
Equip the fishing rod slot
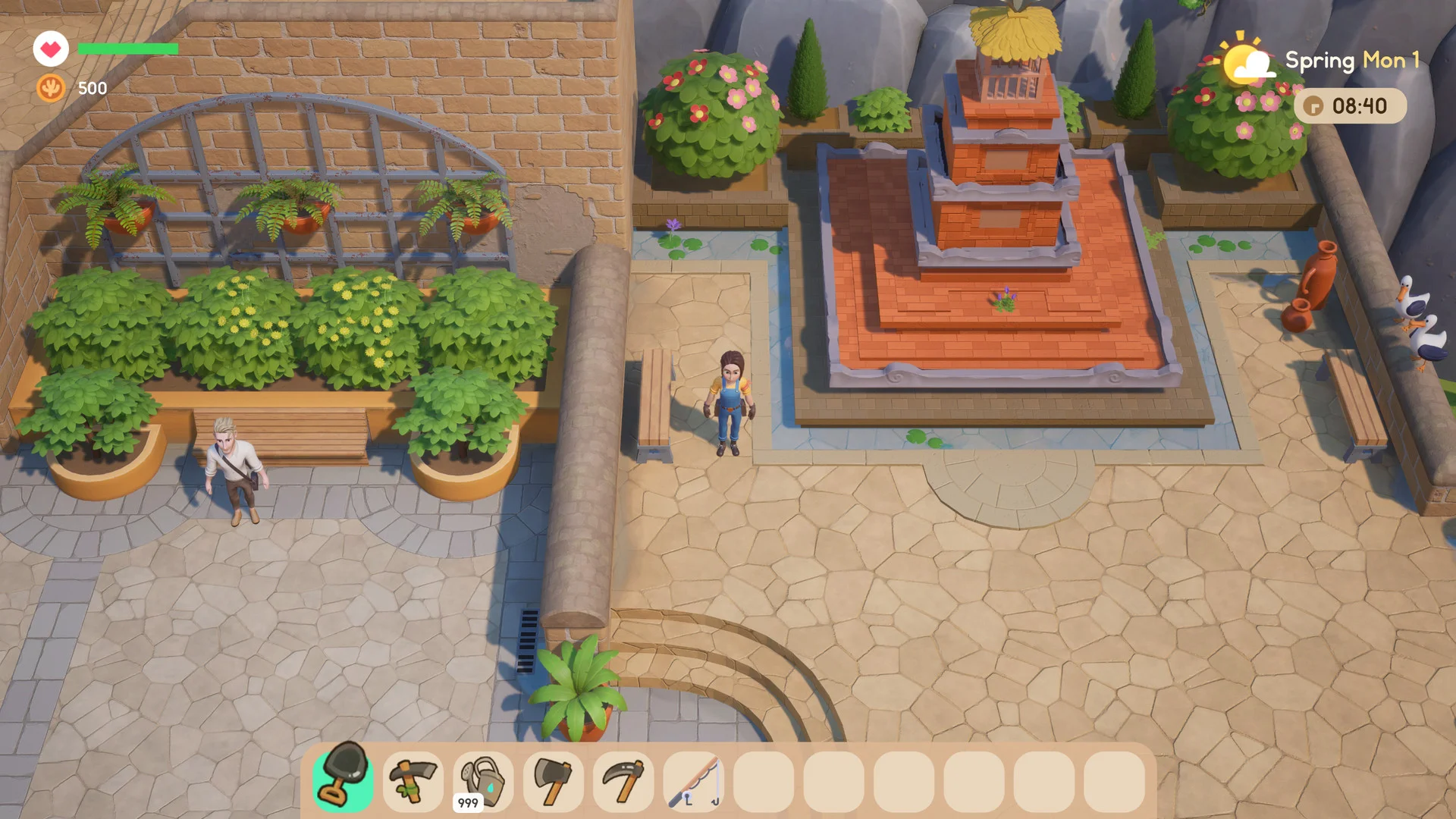point(693,781)
